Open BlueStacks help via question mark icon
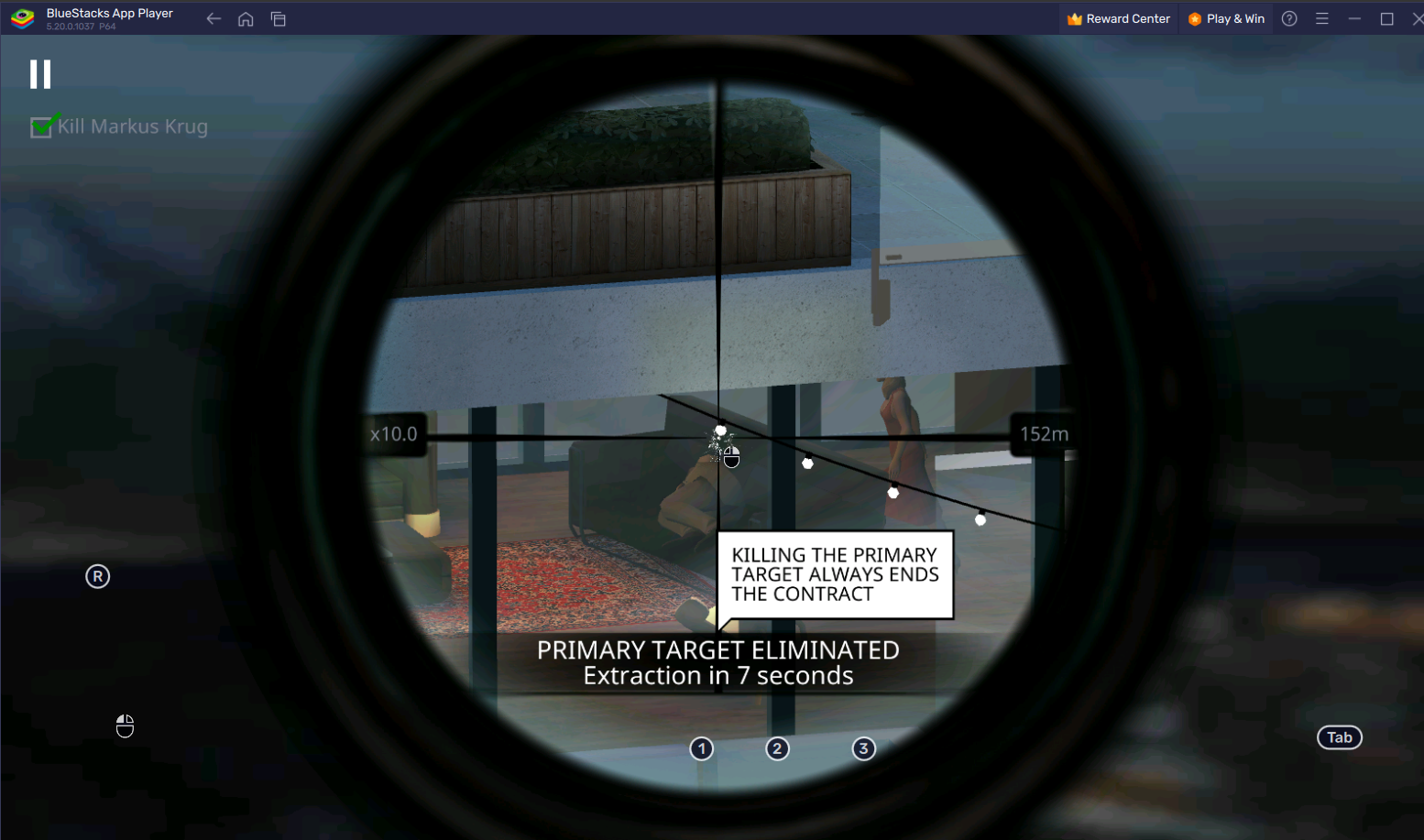1424x840 pixels. click(1289, 18)
